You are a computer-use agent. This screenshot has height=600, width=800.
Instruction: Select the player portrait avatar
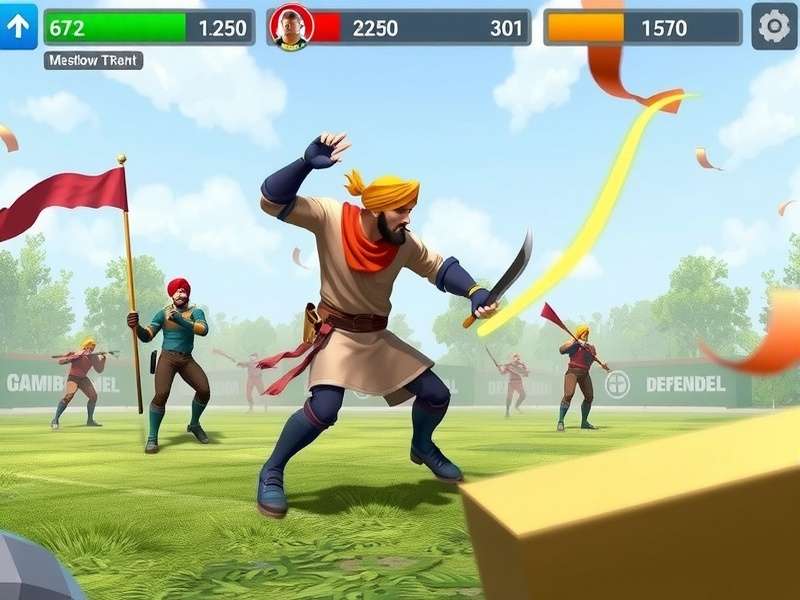click(292, 27)
